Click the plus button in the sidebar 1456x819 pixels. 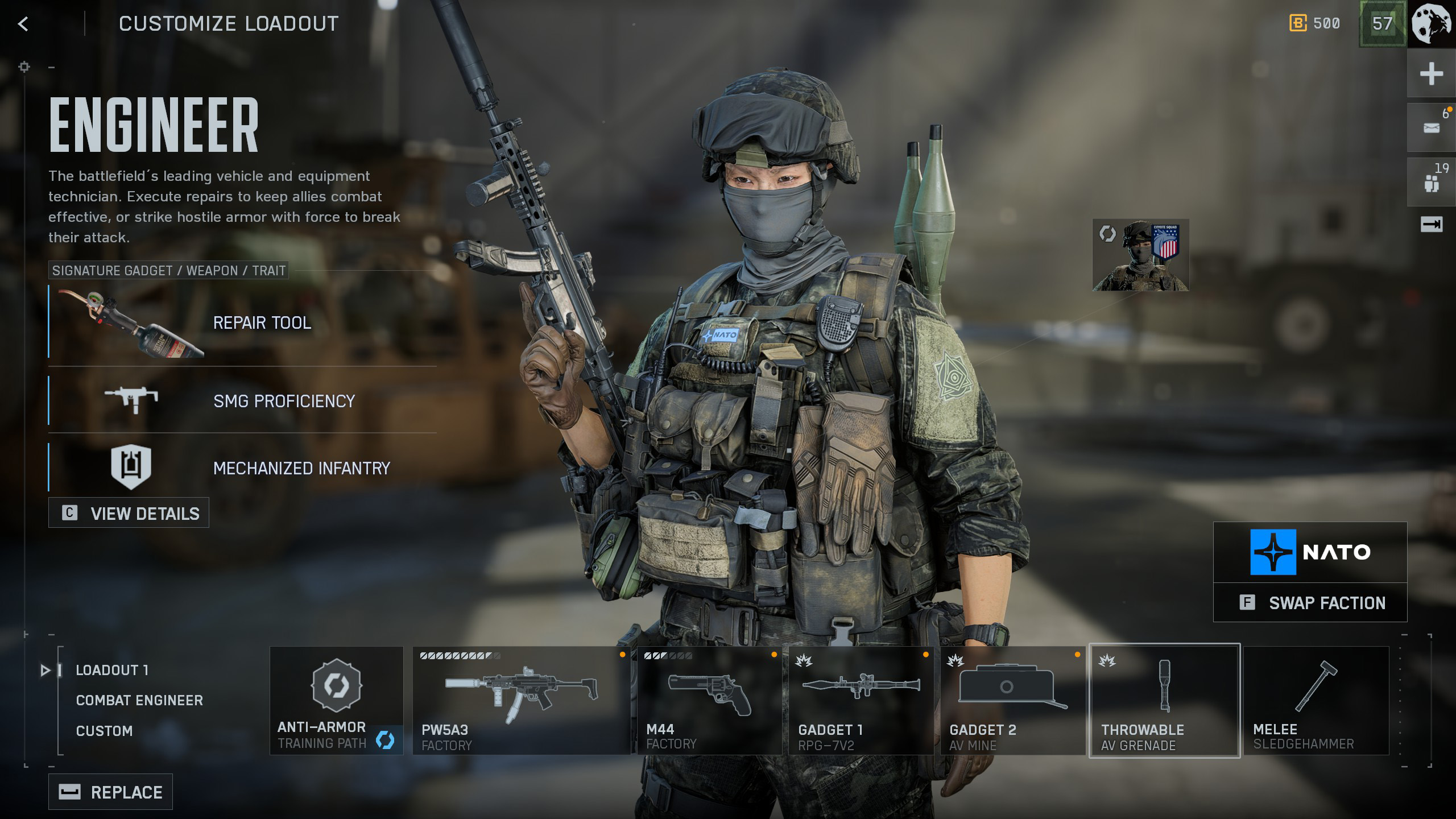[x=1431, y=74]
